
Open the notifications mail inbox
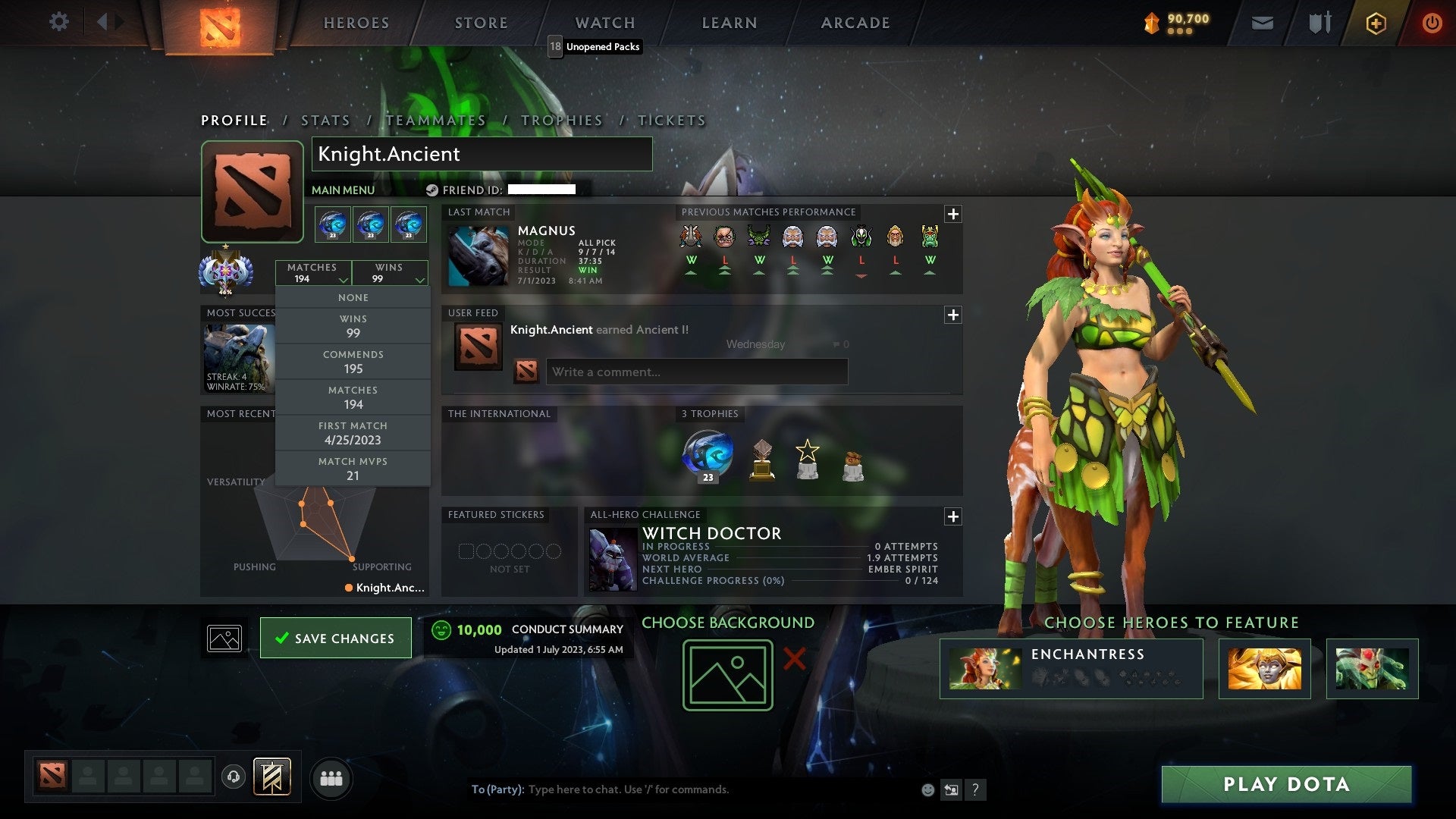[1263, 23]
